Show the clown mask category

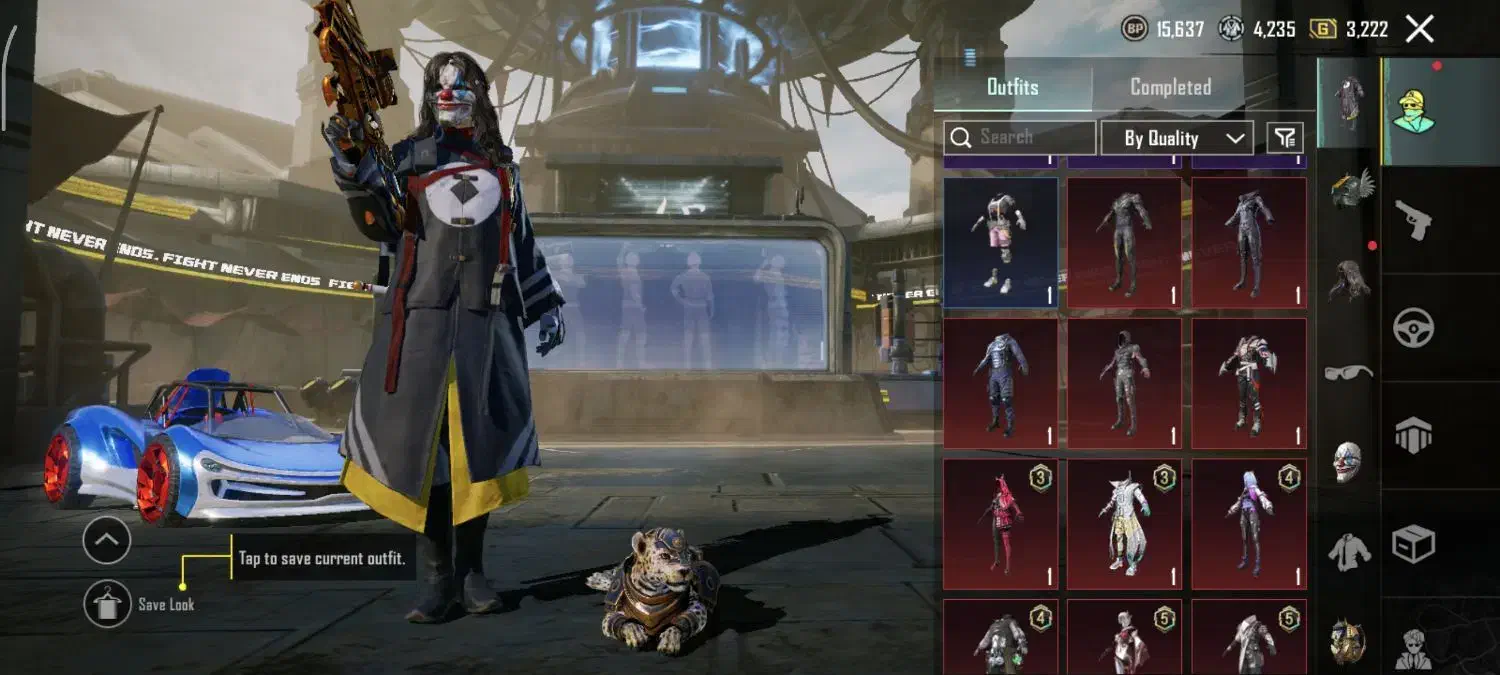point(1348,462)
